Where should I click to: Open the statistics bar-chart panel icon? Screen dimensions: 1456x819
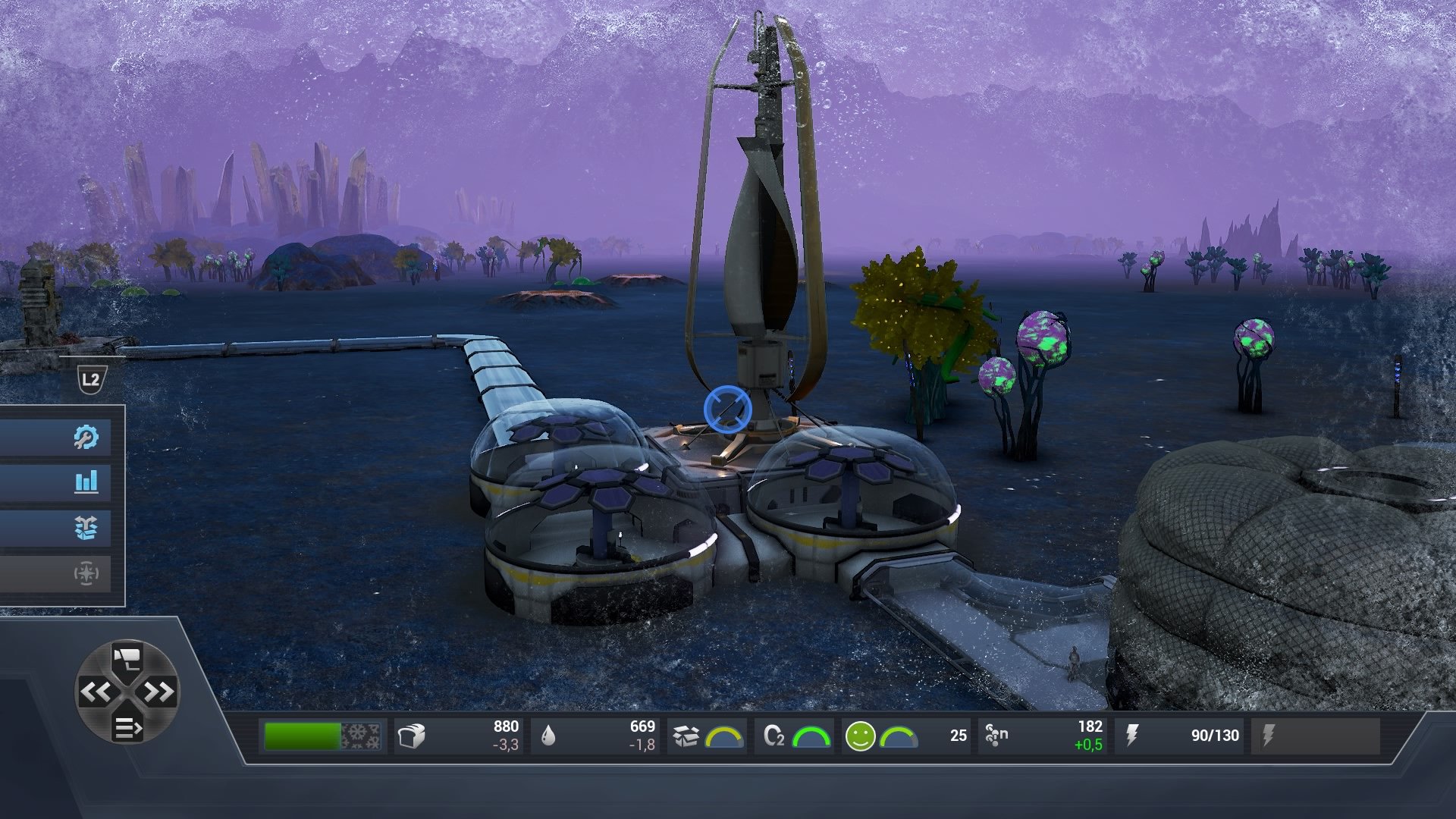pyautogui.click(x=87, y=482)
